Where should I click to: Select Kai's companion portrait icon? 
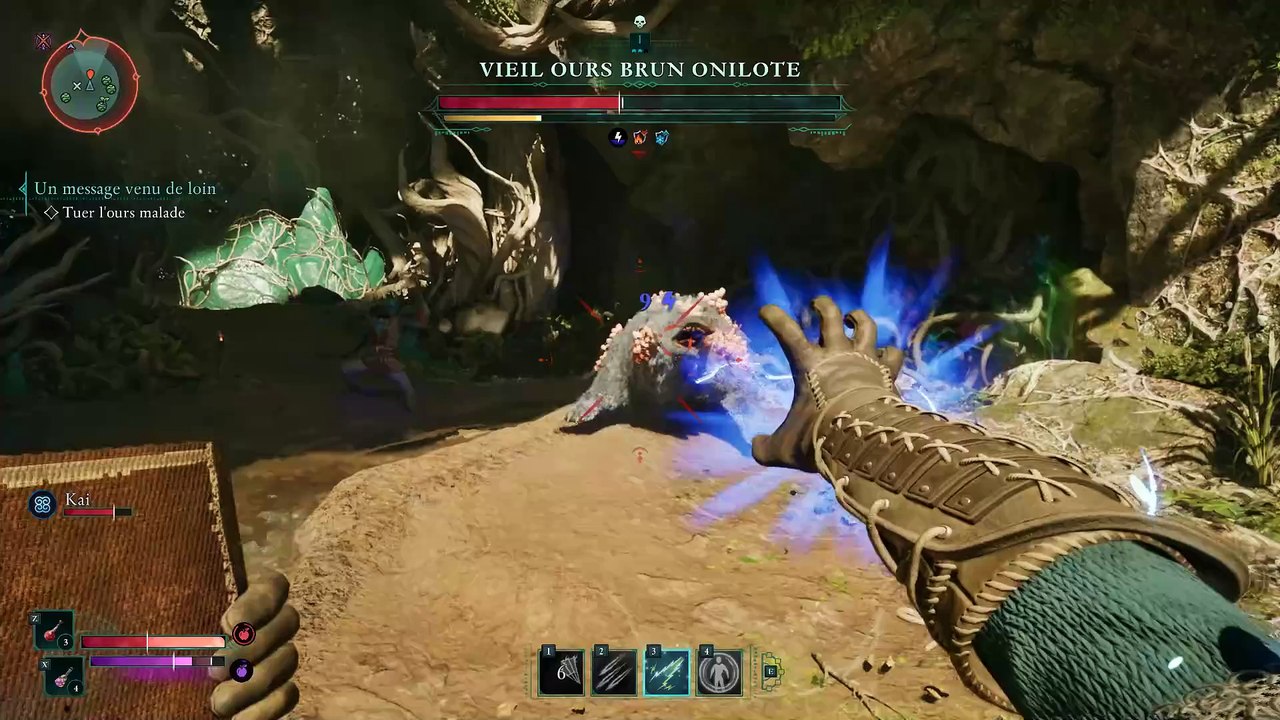42,505
